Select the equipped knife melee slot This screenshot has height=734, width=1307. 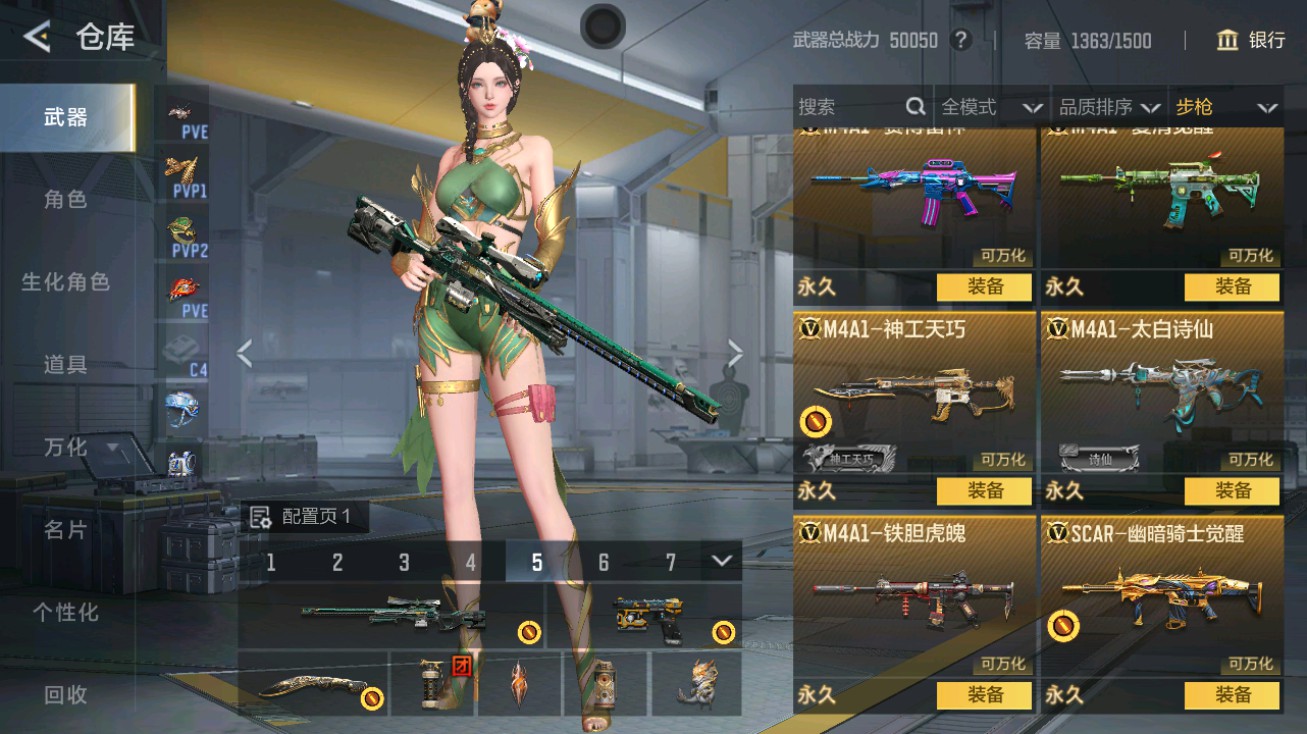click(313, 685)
